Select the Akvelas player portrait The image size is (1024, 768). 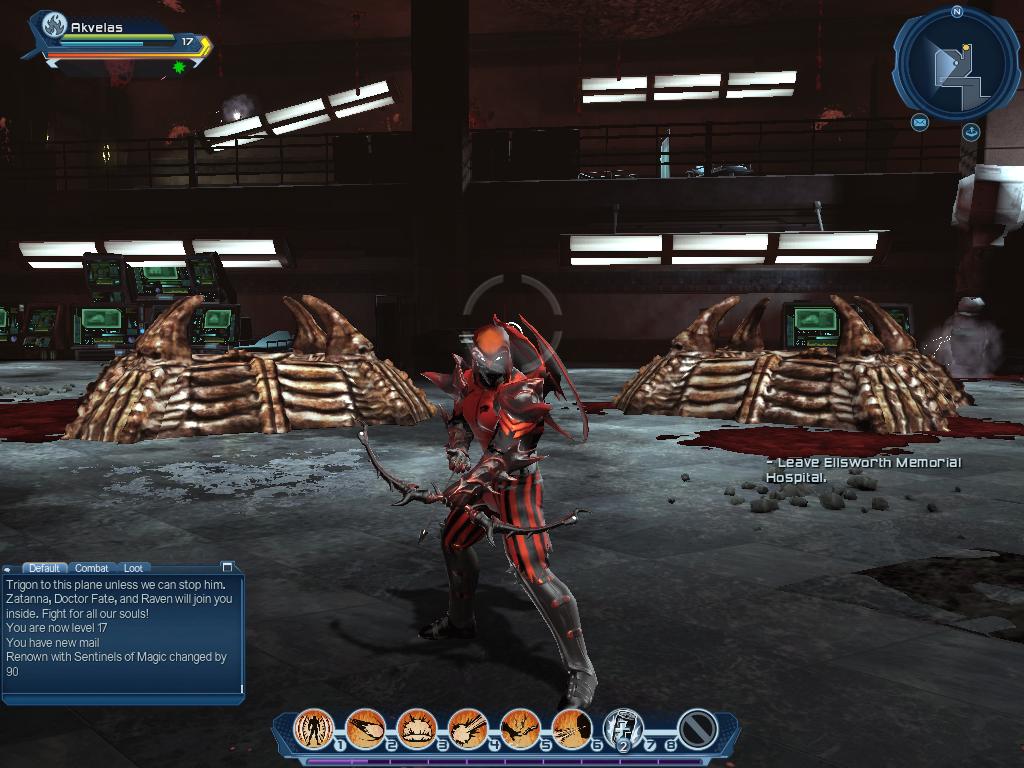click(53, 30)
